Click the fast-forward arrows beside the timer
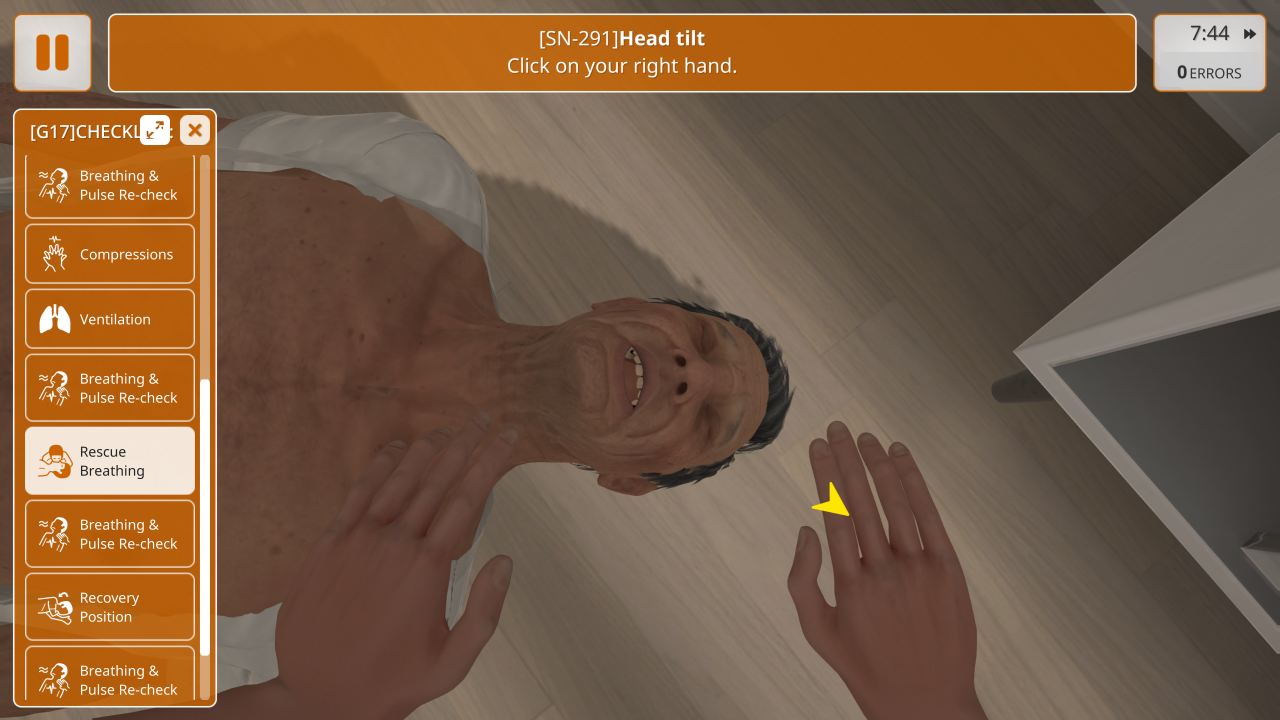 (1250, 34)
